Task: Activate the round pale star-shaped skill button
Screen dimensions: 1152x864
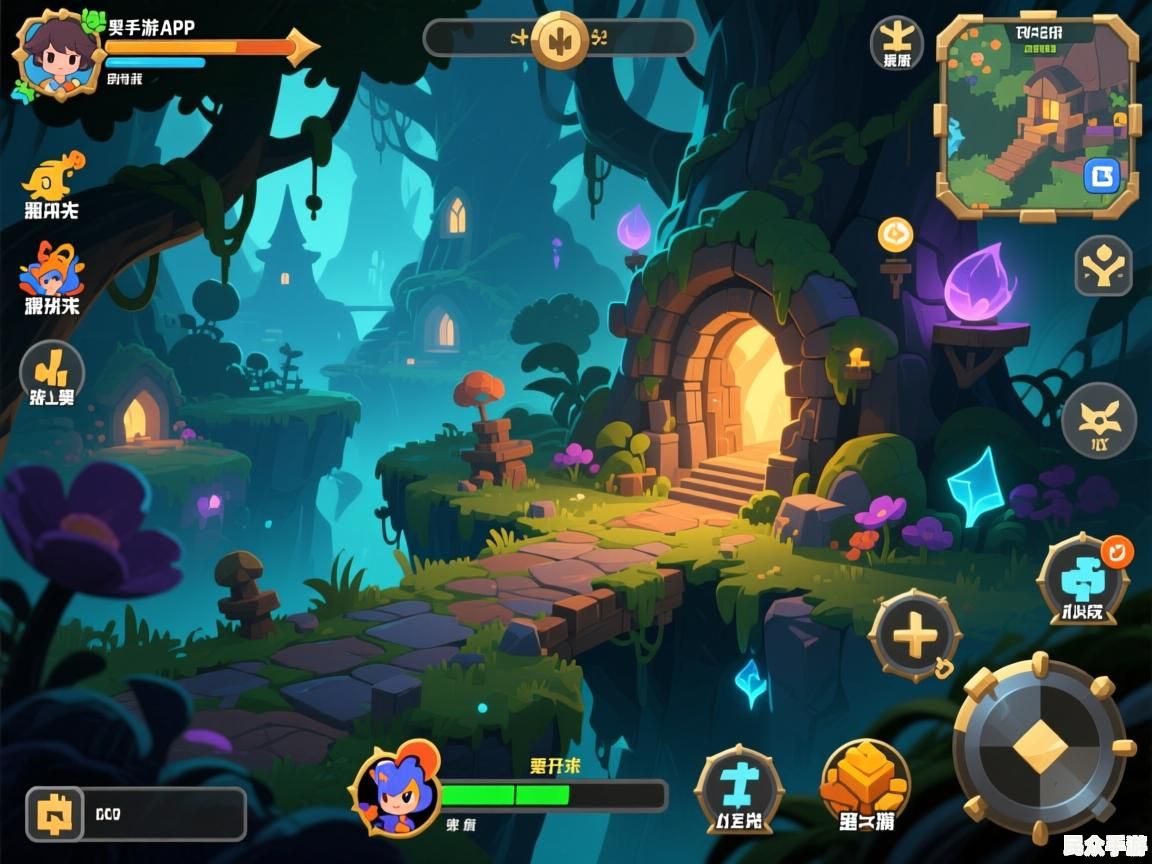Action: click(x=1099, y=420)
